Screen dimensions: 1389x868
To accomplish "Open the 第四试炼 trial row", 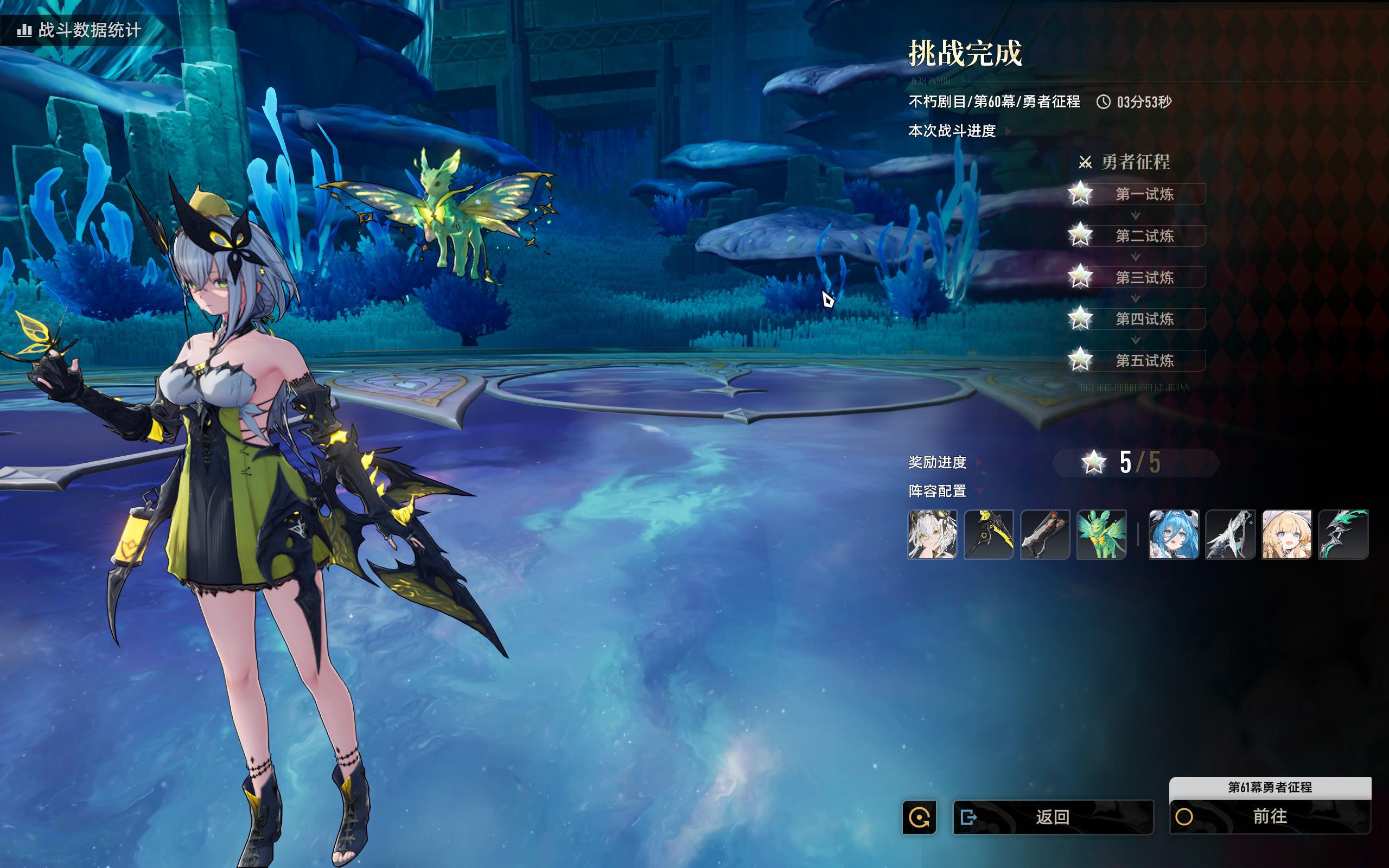I will coord(1143,319).
